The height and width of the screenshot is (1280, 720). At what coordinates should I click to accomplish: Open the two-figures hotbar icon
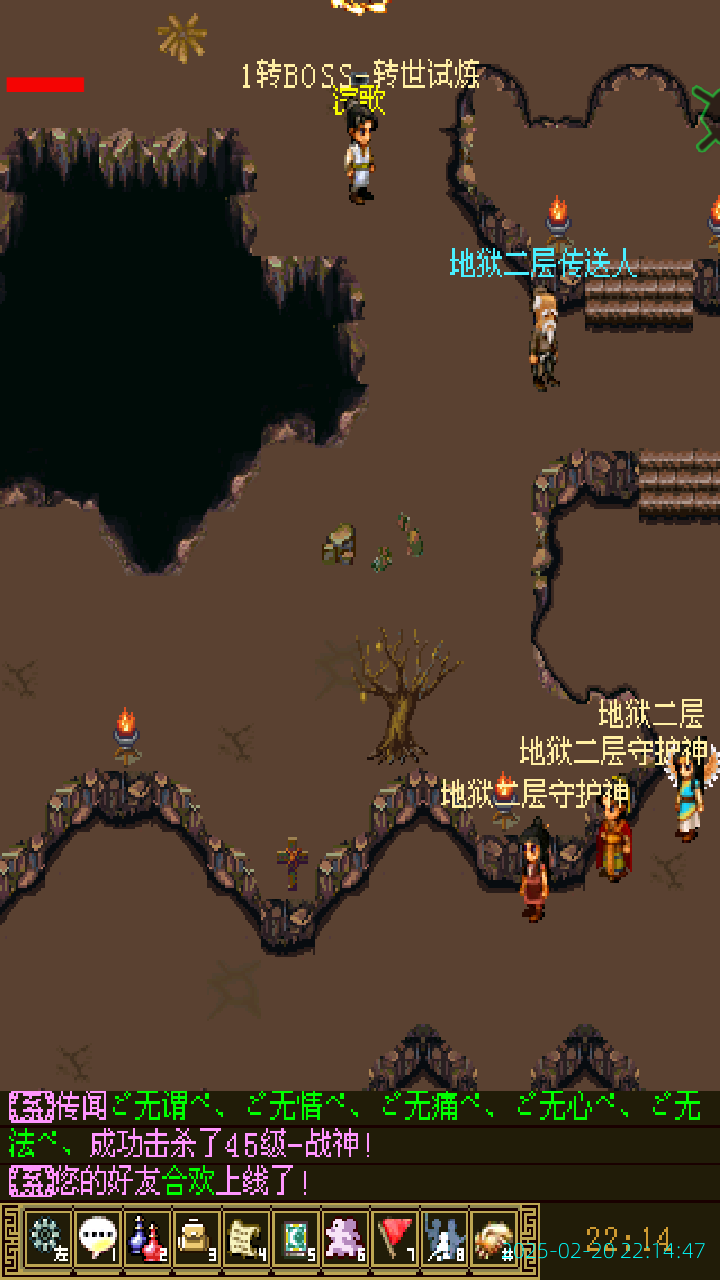(x=445, y=1239)
